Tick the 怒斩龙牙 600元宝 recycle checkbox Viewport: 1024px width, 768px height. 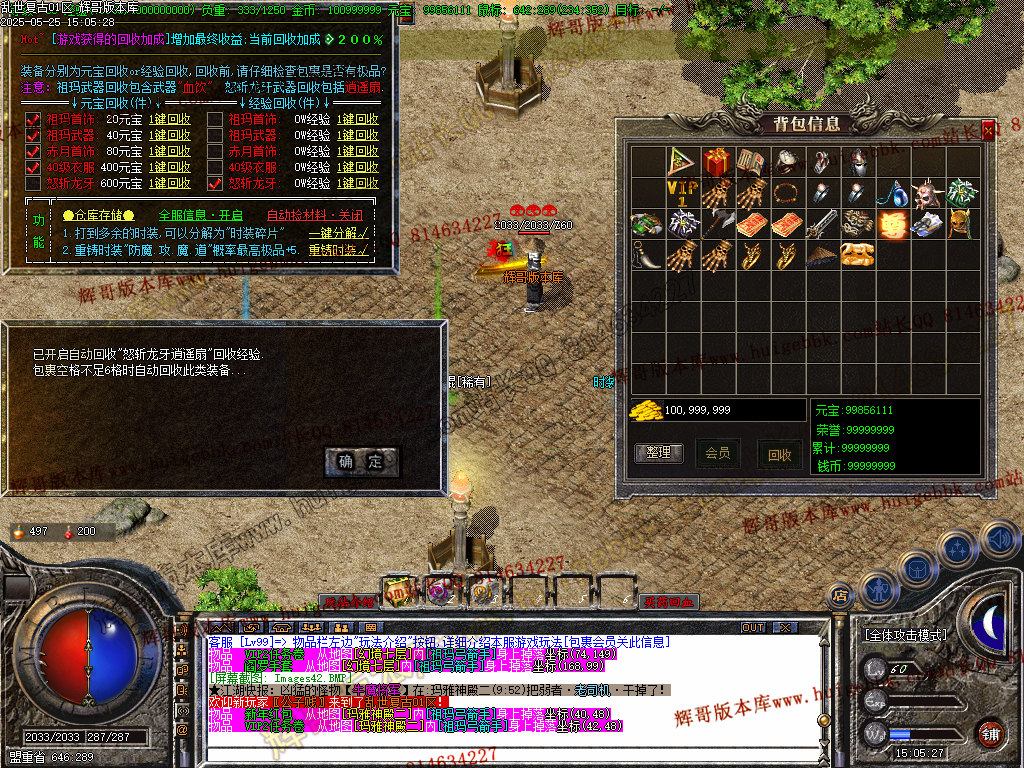[x=31, y=184]
